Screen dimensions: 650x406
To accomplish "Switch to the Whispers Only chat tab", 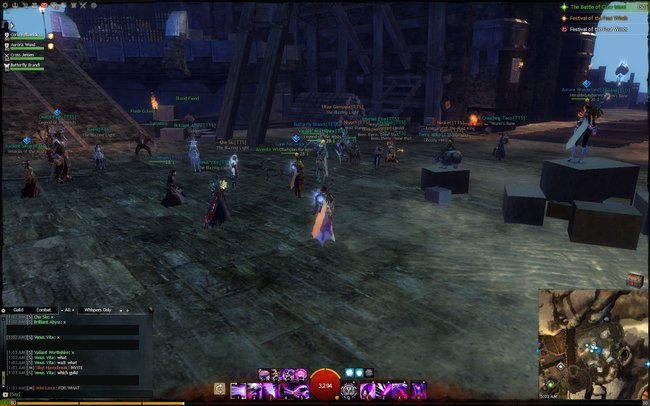I will [100, 311].
